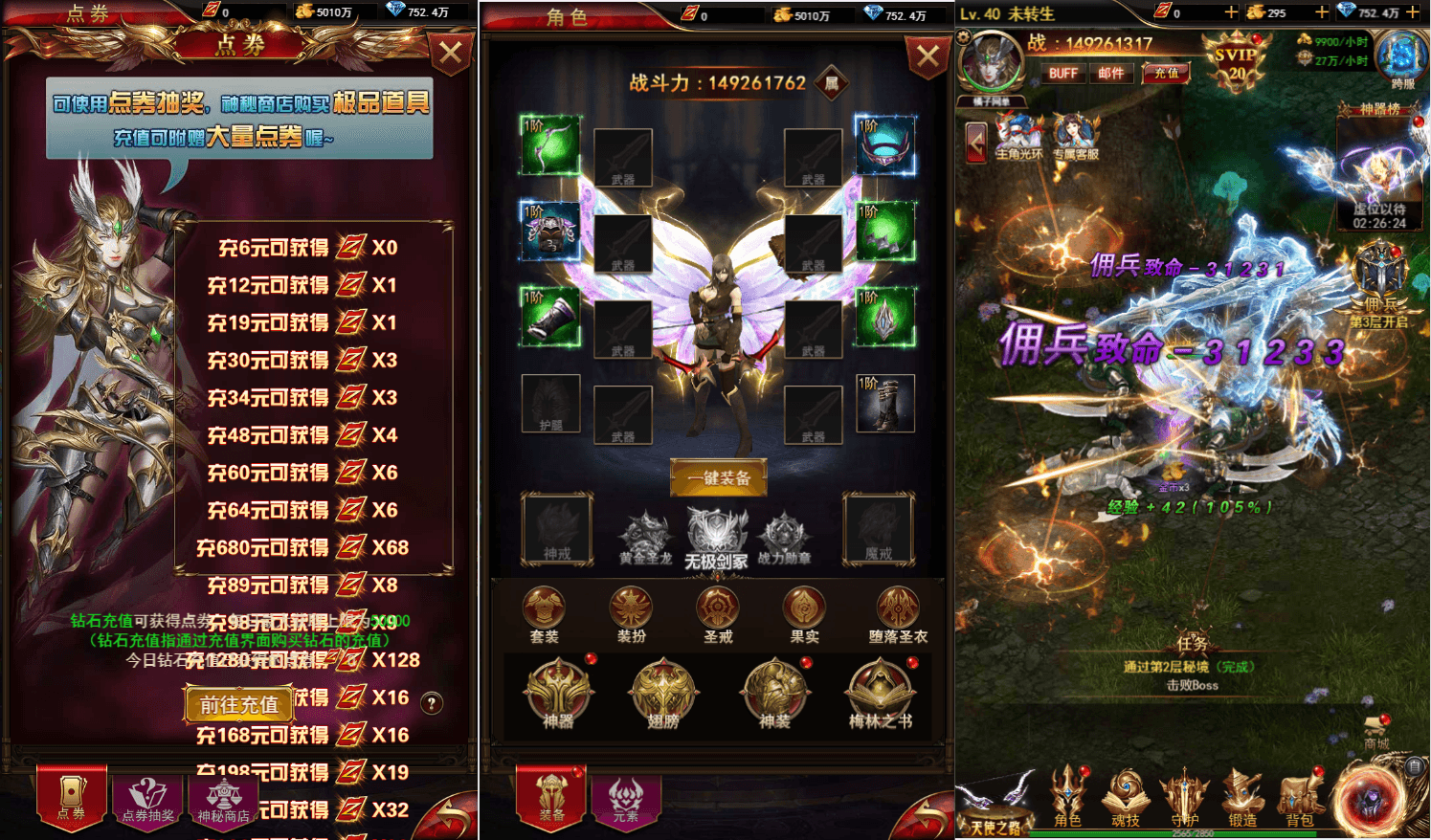
Task: Select the 梅林之书 book icon
Action: (x=880, y=694)
